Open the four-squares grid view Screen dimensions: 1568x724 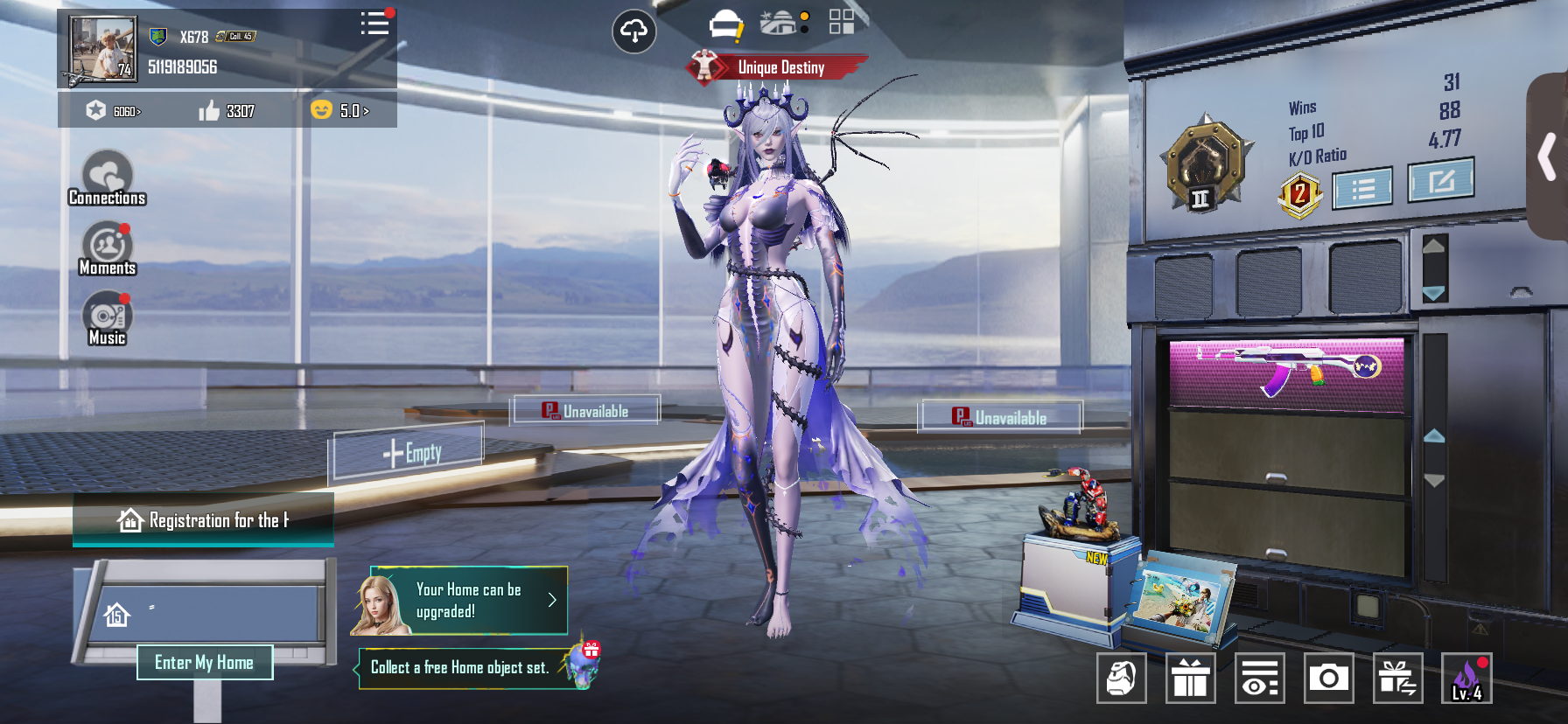(842, 22)
